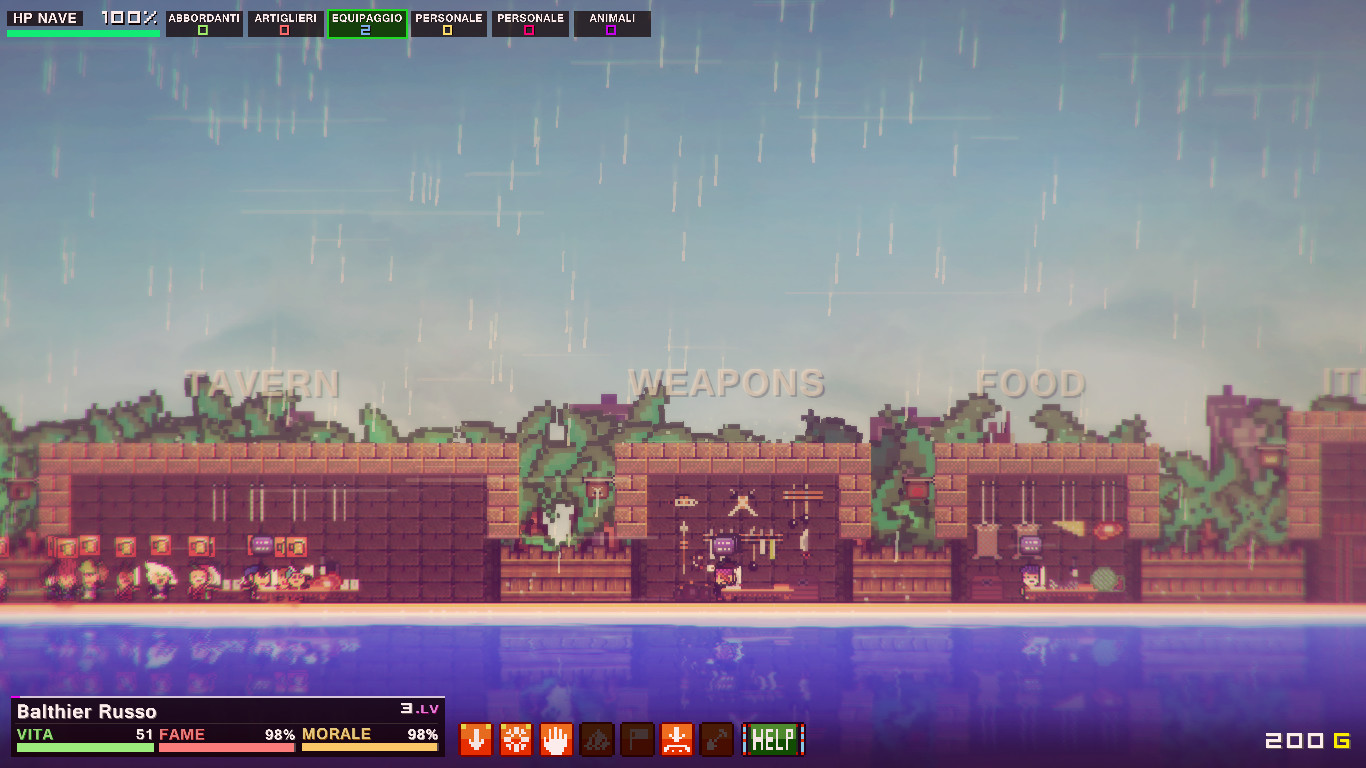Select the hand halt command icon
Viewport: 1366px width, 768px height.
click(x=556, y=740)
